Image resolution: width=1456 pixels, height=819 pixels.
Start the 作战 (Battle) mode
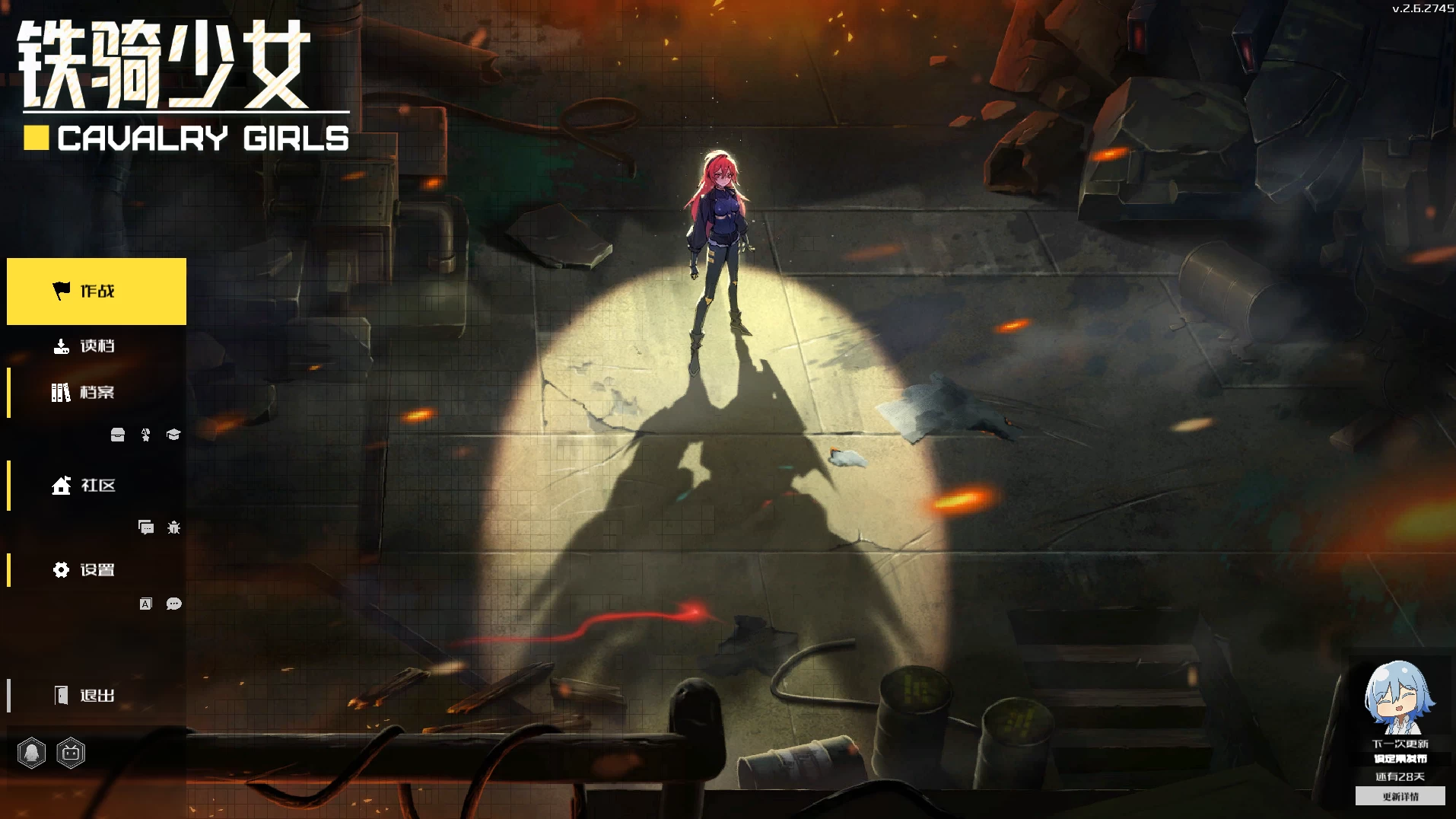(x=97, y=292)
